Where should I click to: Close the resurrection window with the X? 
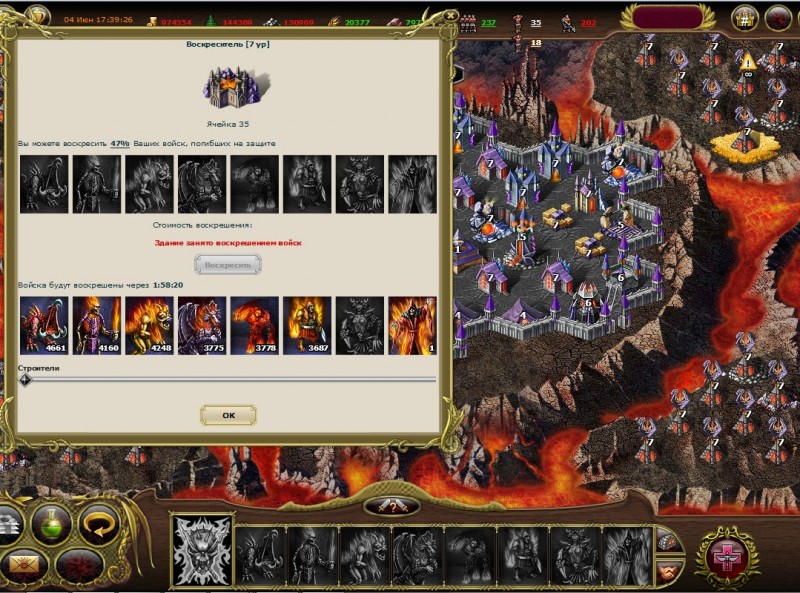(x=449, y=16)
